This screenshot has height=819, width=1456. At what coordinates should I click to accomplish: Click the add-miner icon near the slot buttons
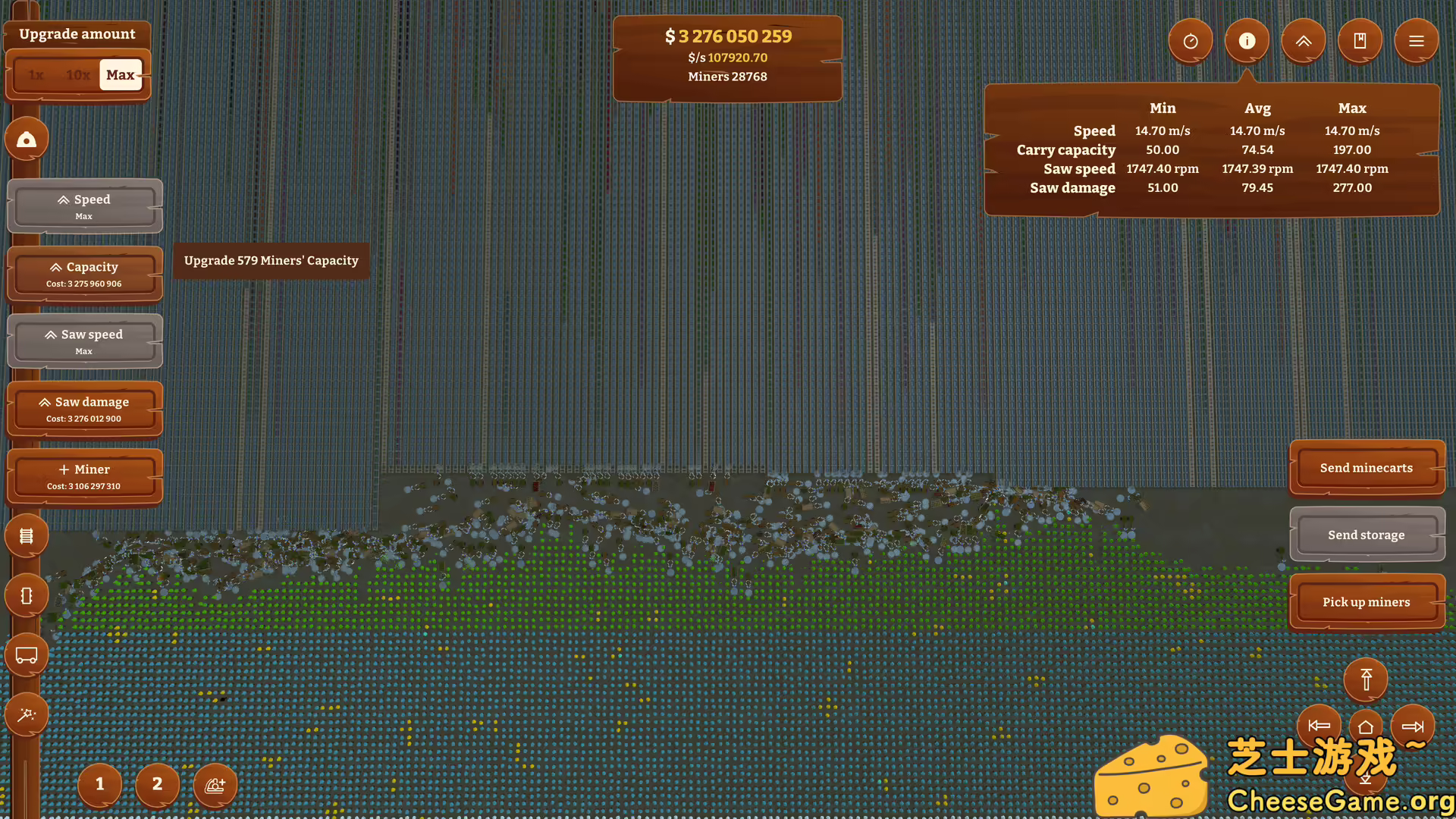tap(215, 786)
